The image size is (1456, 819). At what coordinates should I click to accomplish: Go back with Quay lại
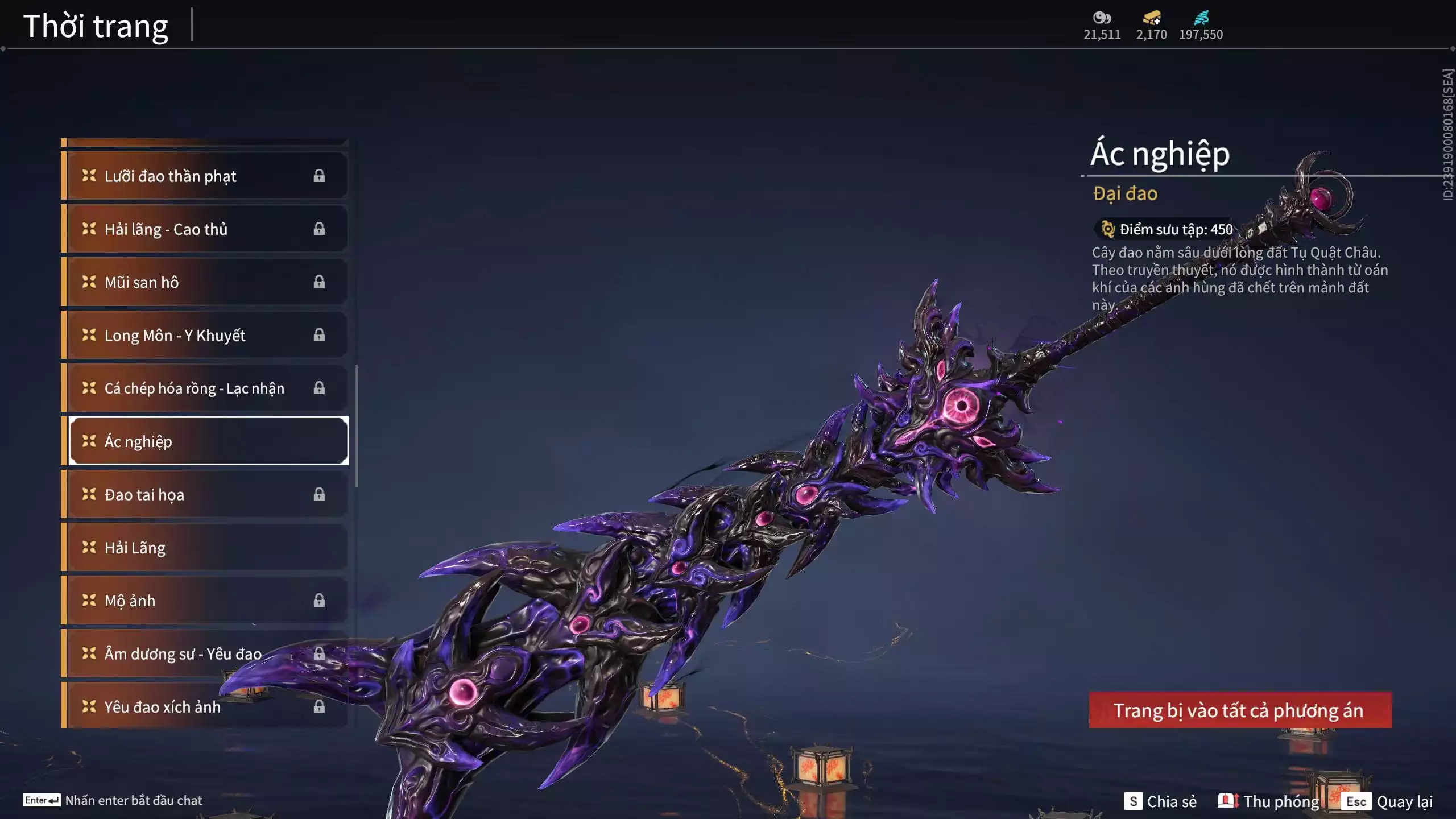(x=1389, y=801)
